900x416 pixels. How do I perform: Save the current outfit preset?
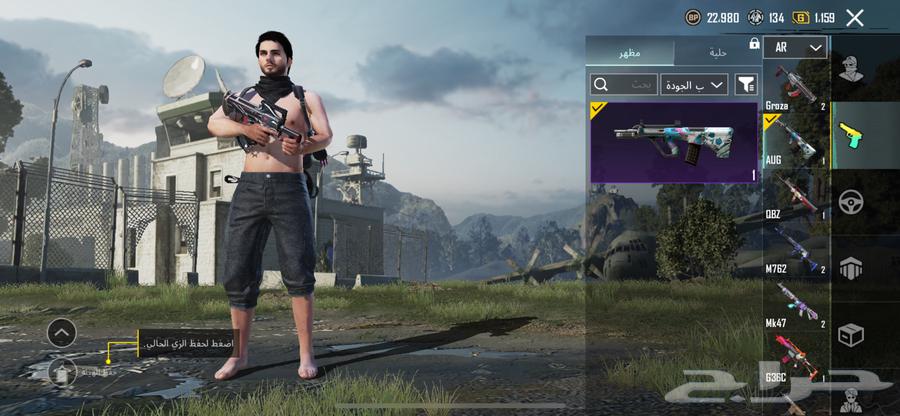[62, 371]
